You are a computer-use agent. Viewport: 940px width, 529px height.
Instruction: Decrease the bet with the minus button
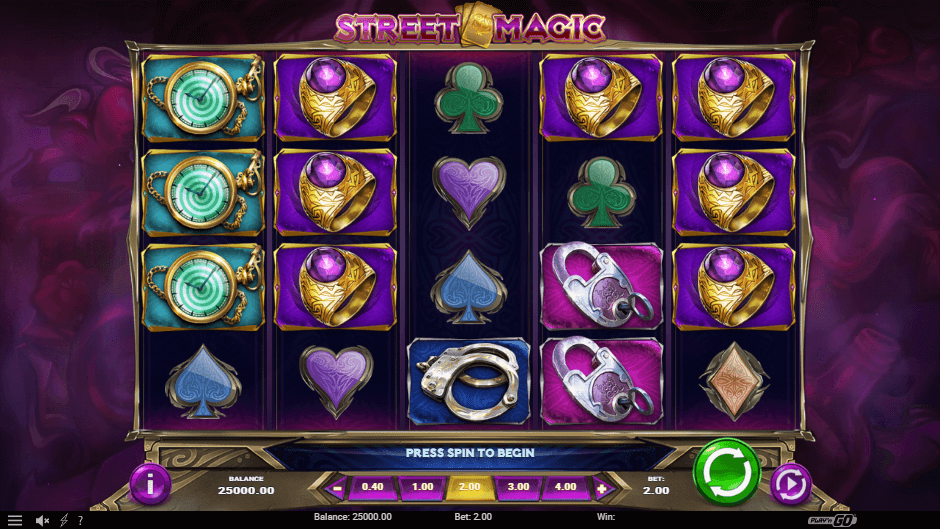[x=337, y=489]
